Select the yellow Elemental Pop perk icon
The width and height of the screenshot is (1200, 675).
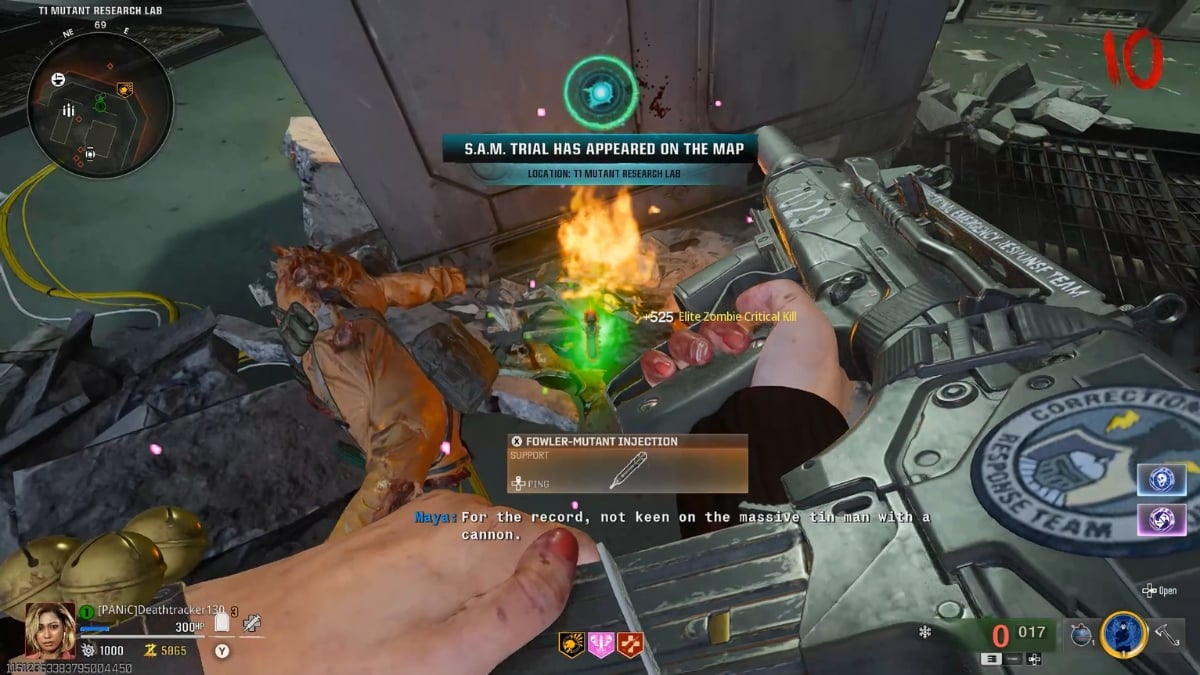[x=571, y=645]
